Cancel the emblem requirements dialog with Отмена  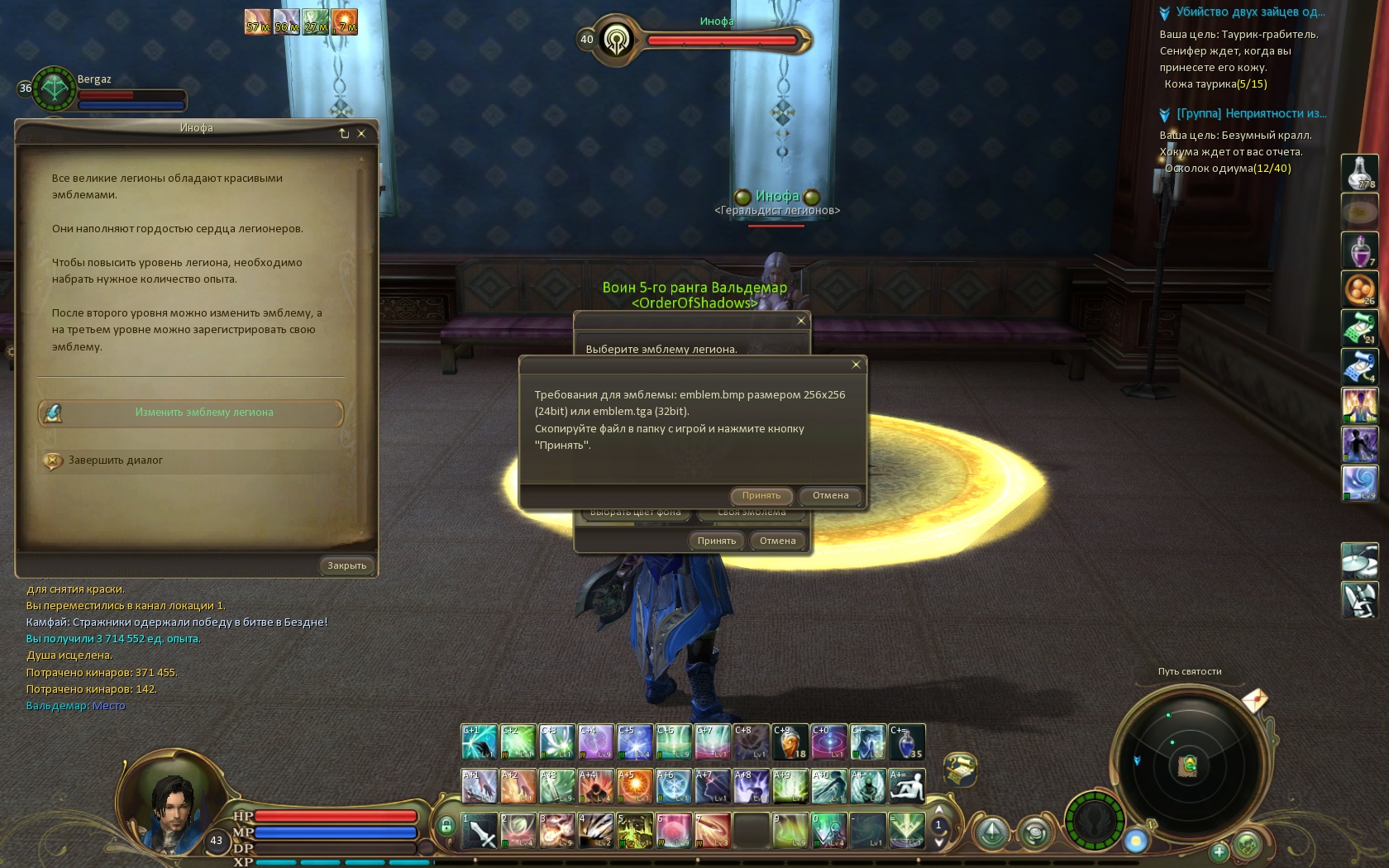830,496
